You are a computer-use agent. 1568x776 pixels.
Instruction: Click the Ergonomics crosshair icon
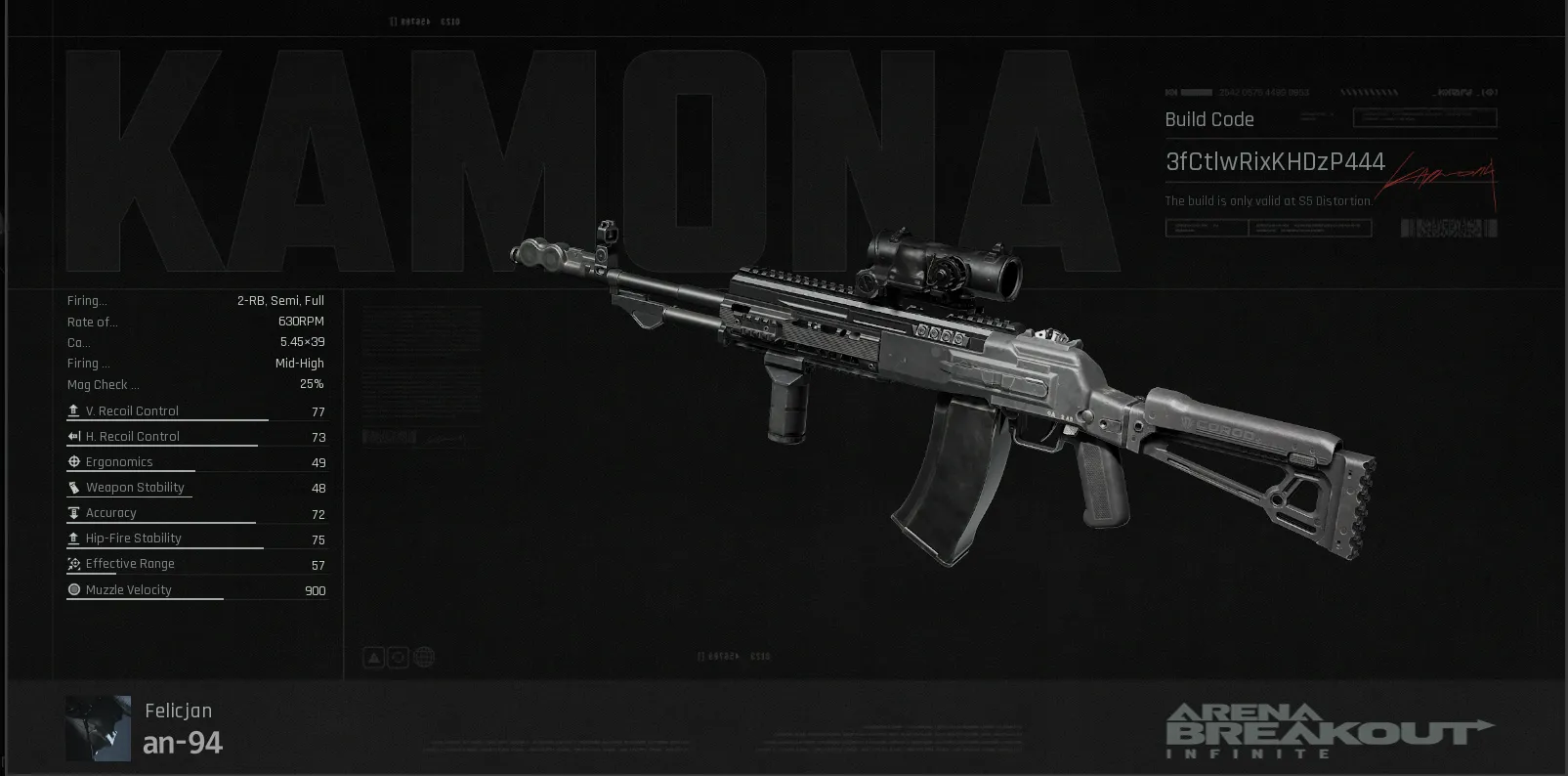[73, 460]
